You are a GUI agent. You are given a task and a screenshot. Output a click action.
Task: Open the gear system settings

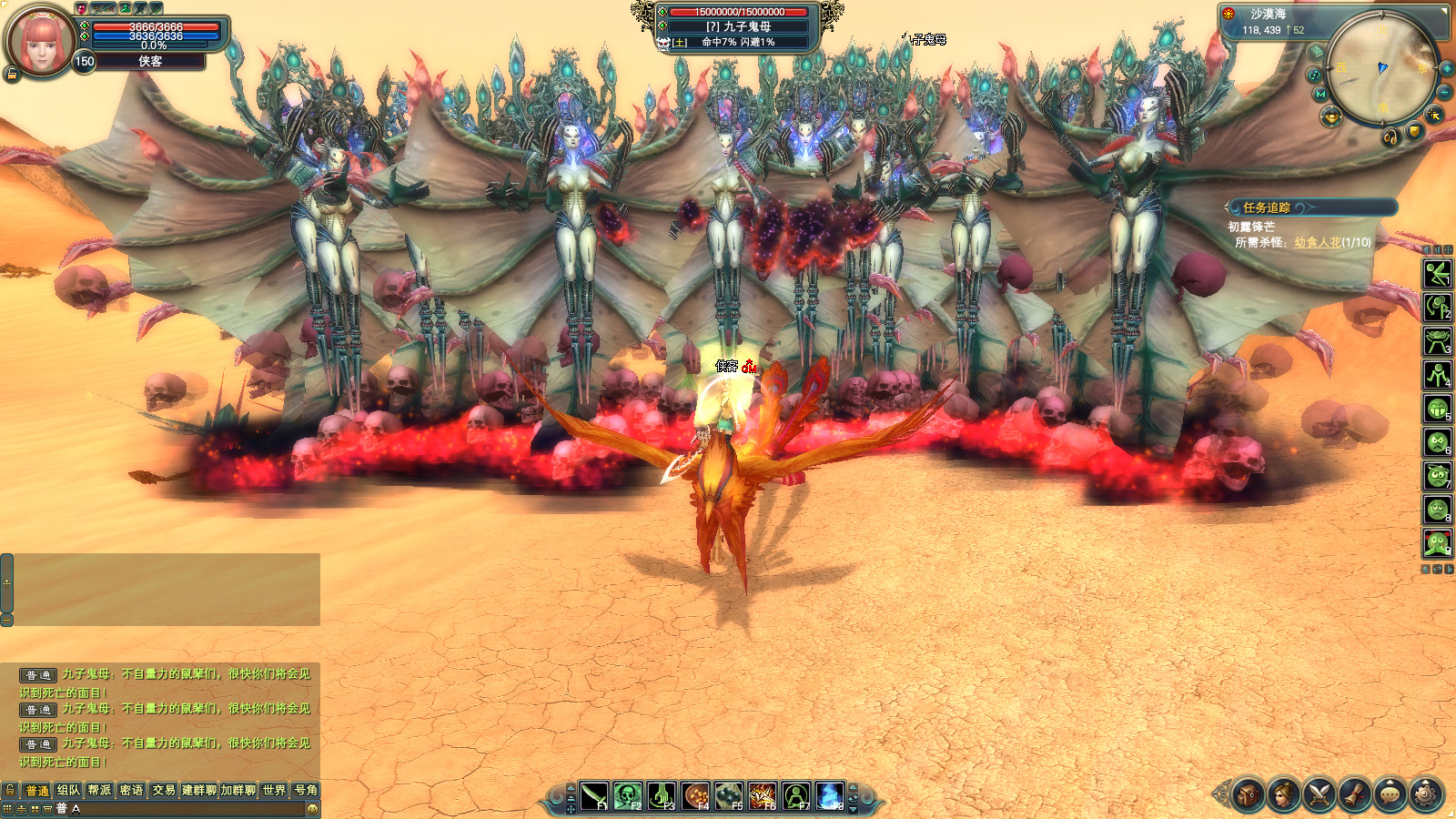[x=1425, y=795]
